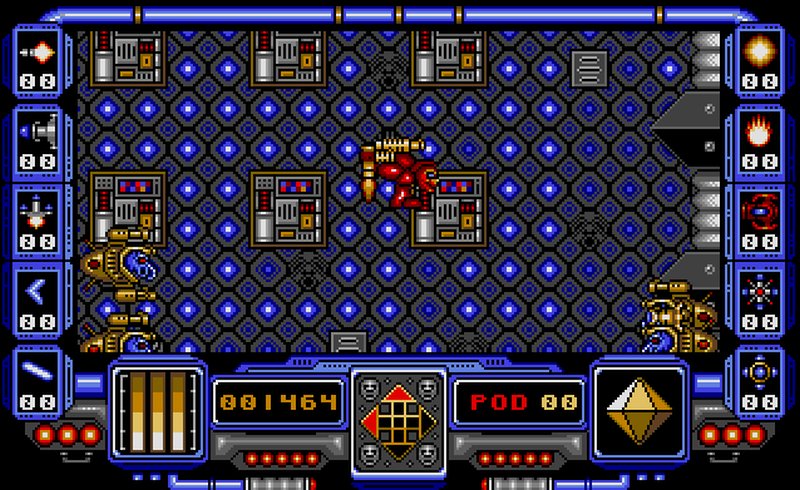Image resolution: width=800 pixels, height=490 pixels.
Task: Choose the glowing orange orb weapon slot
Action: (x=763, y=50)
